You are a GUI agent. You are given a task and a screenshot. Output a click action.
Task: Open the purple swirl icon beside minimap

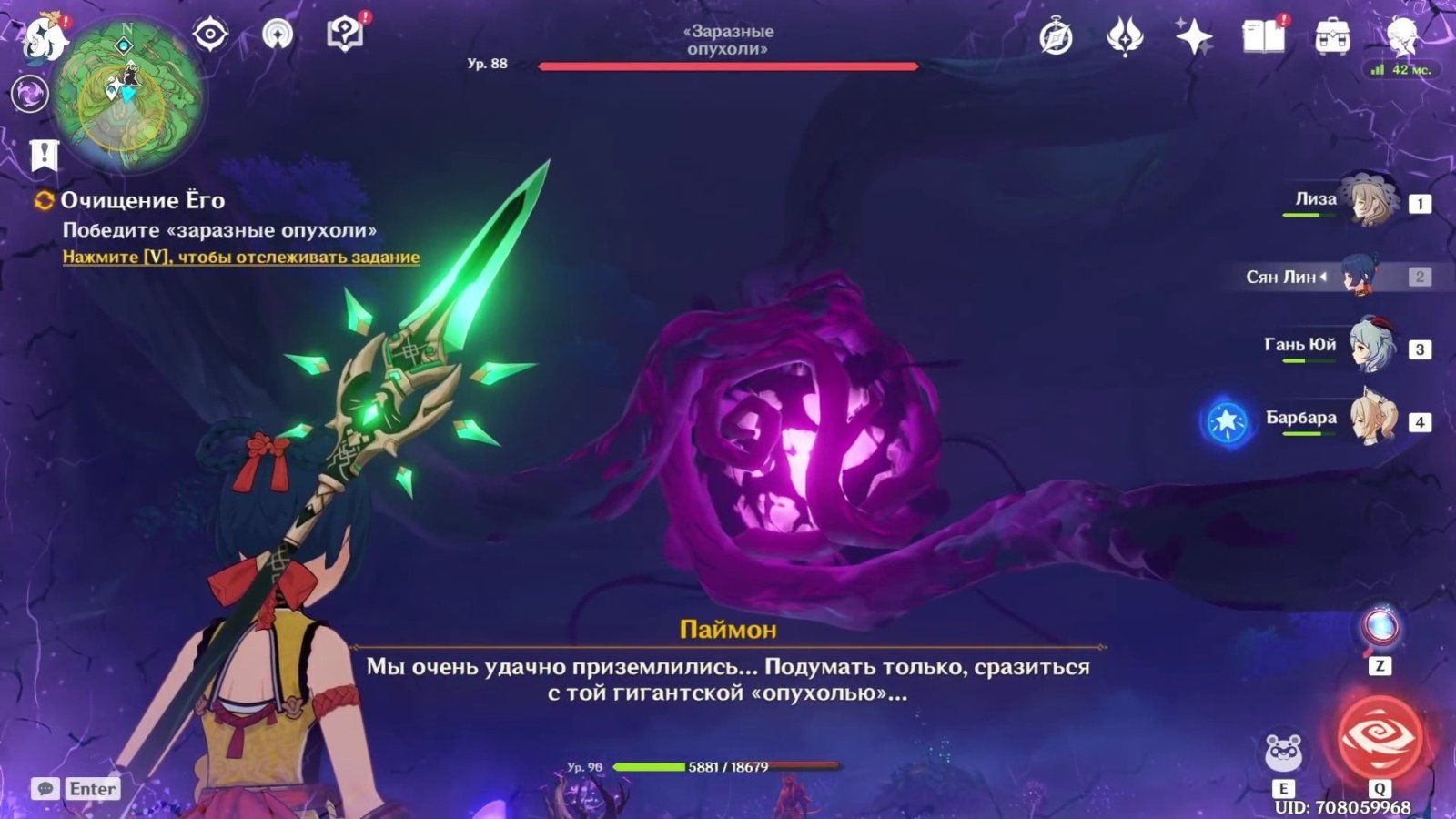pos(30,93)
